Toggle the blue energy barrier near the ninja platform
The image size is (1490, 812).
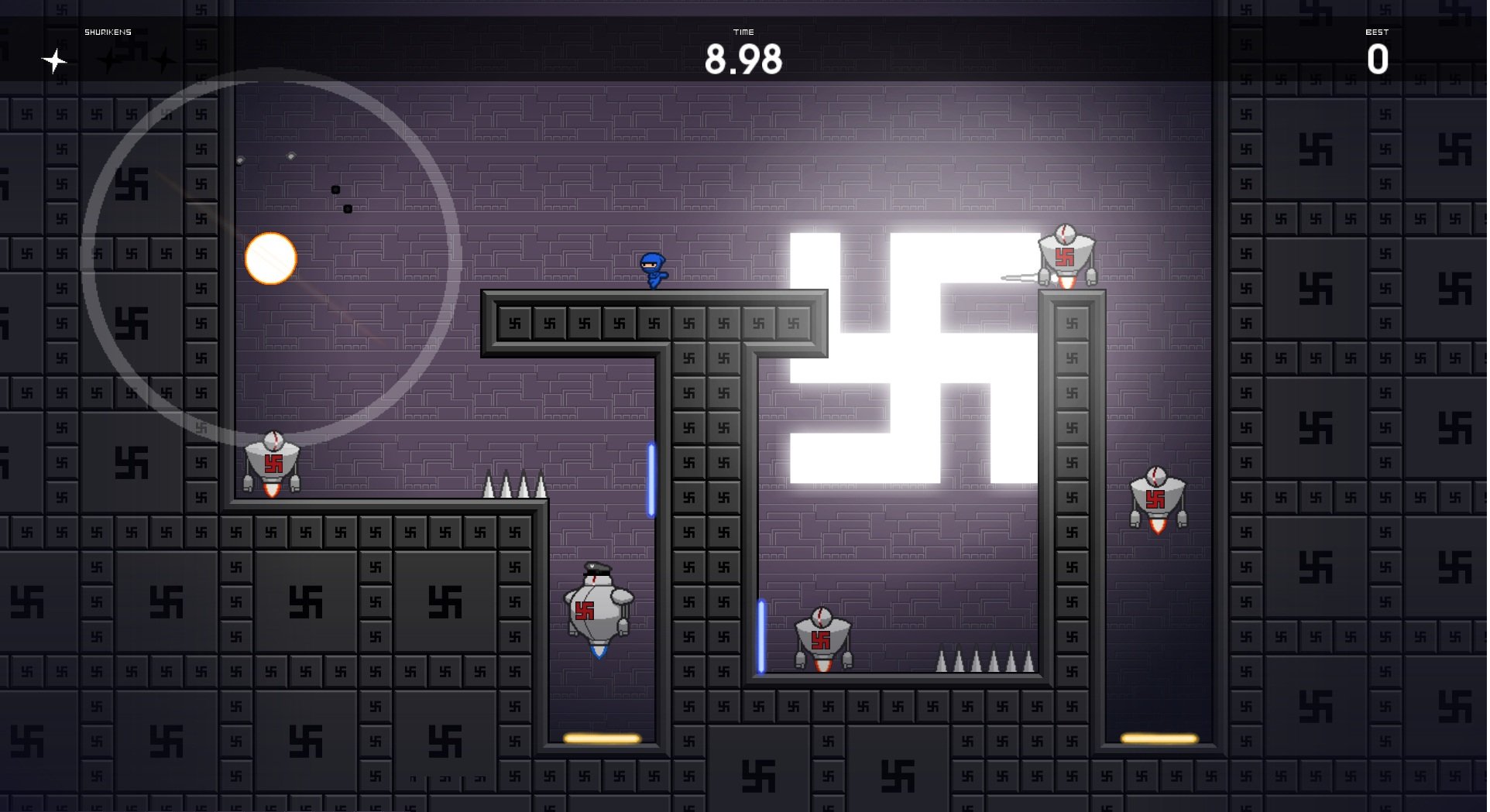(x=651, y=480)
